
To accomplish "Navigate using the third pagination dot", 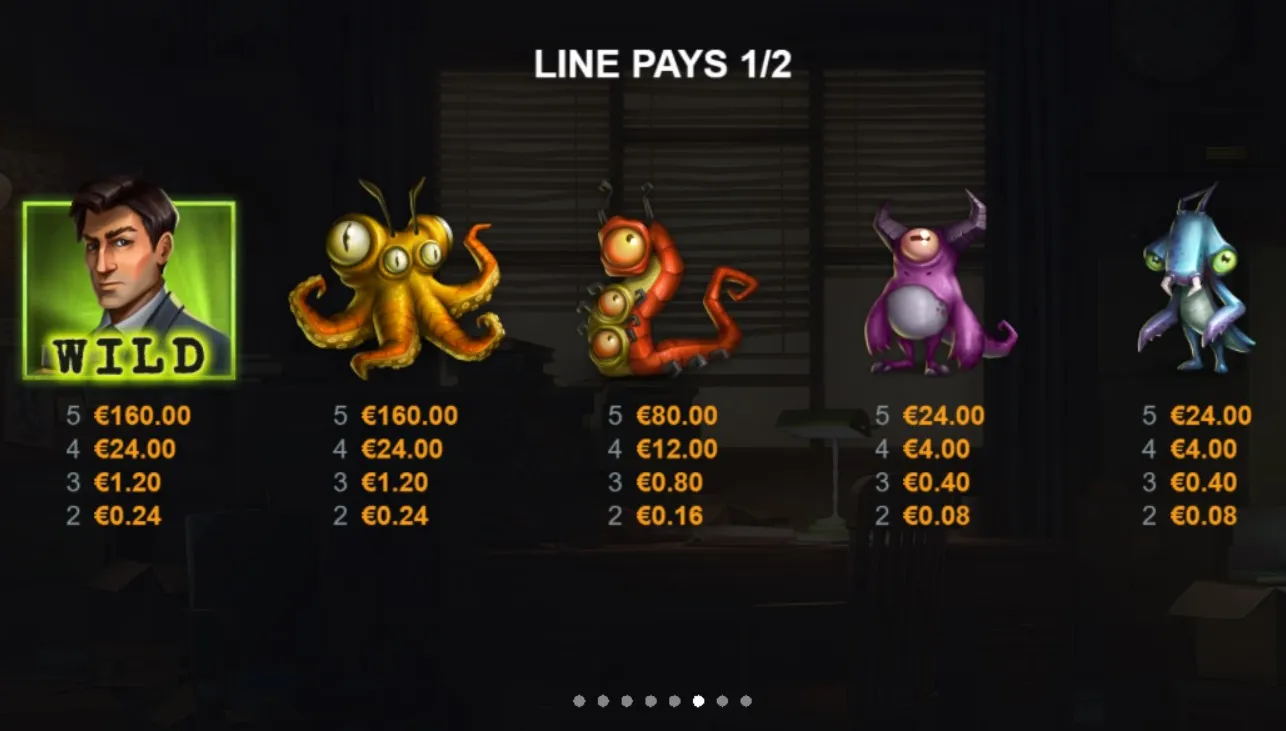I will (627, 700).
